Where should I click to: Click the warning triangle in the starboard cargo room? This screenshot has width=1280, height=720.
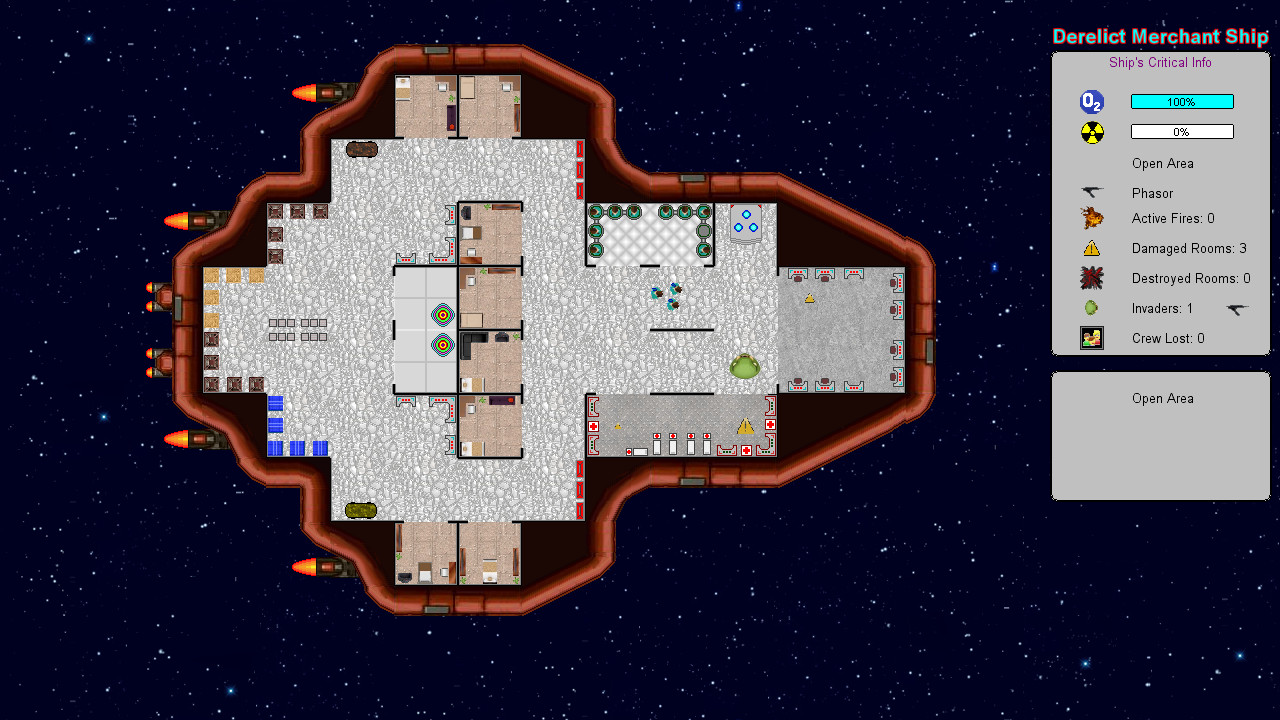click(x=810, y=298)
